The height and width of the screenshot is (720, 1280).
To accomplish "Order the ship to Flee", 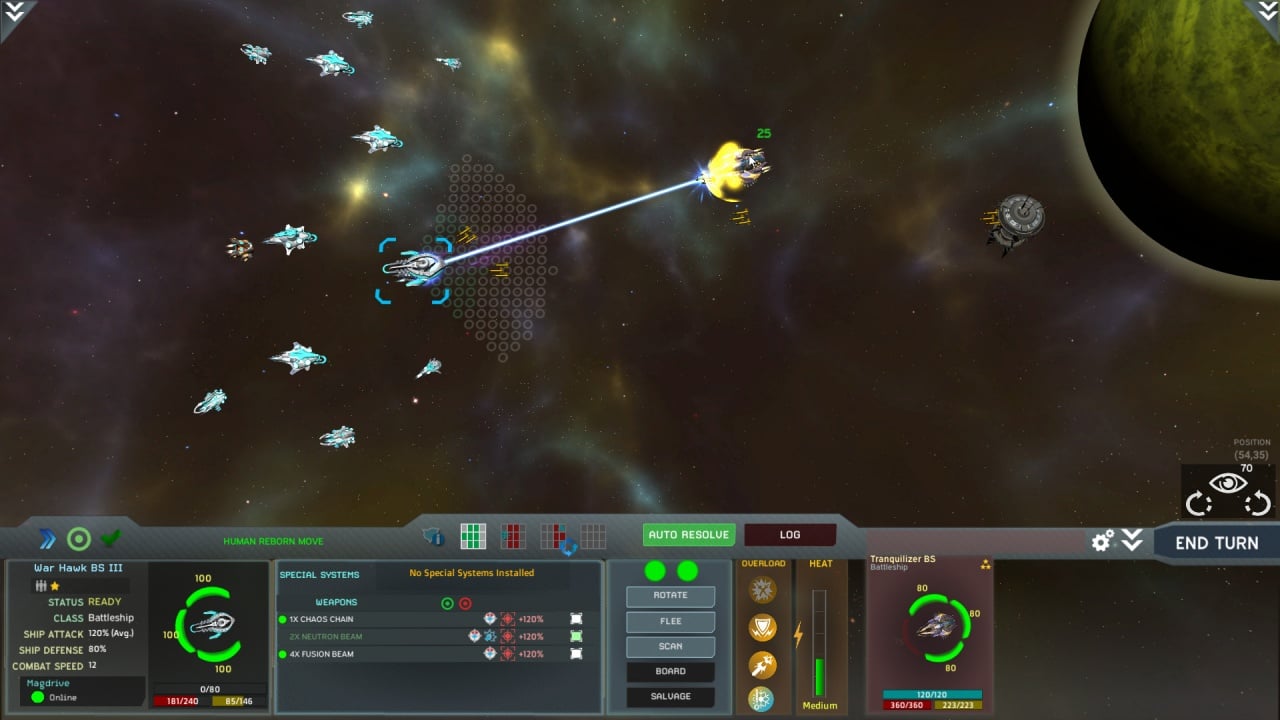I will 670,621.
